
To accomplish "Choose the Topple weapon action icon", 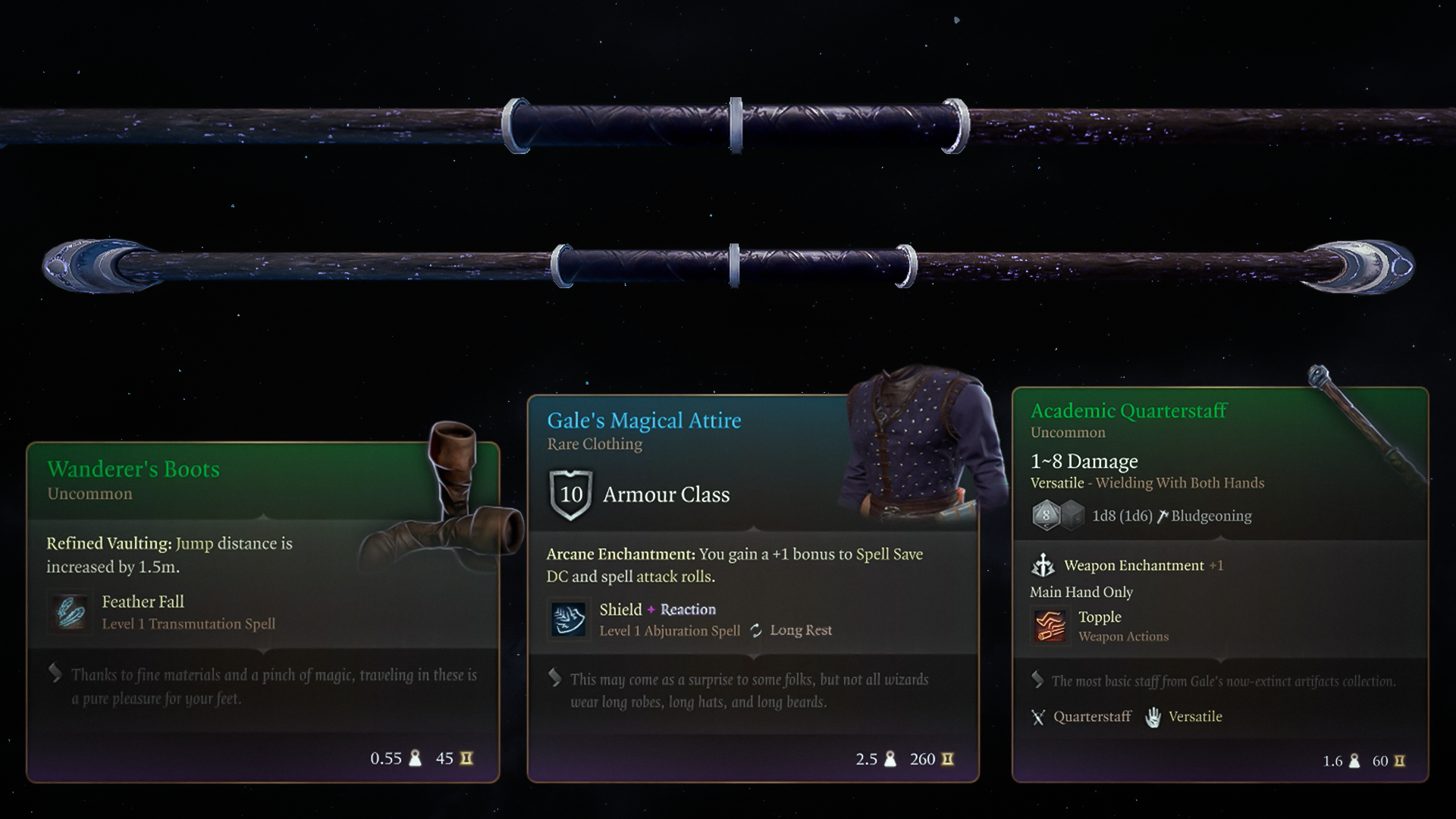I will (x=1050, y=626).
